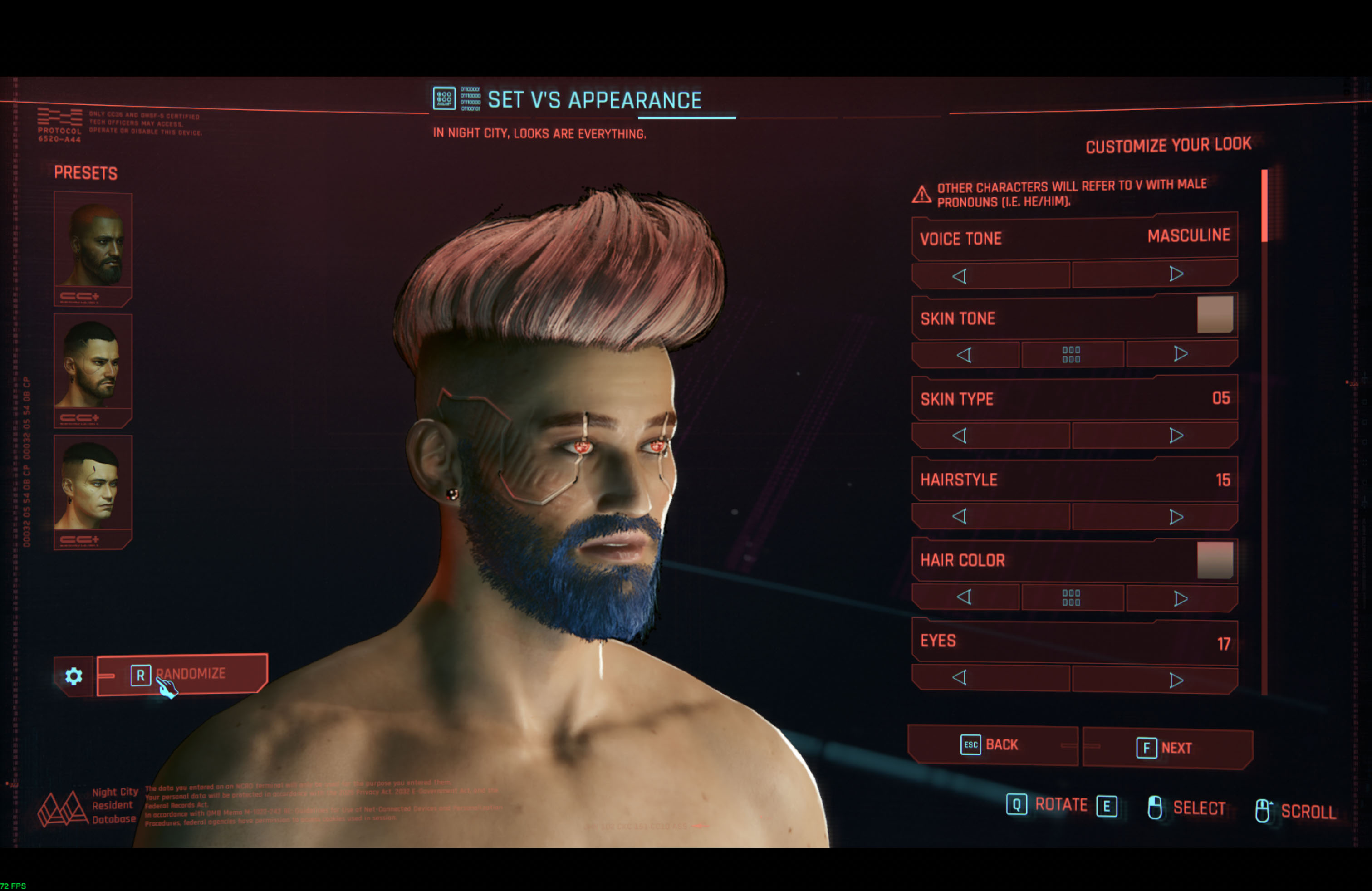
Task: Select the previous Skin Type option
Action: (x=961, y=436)
